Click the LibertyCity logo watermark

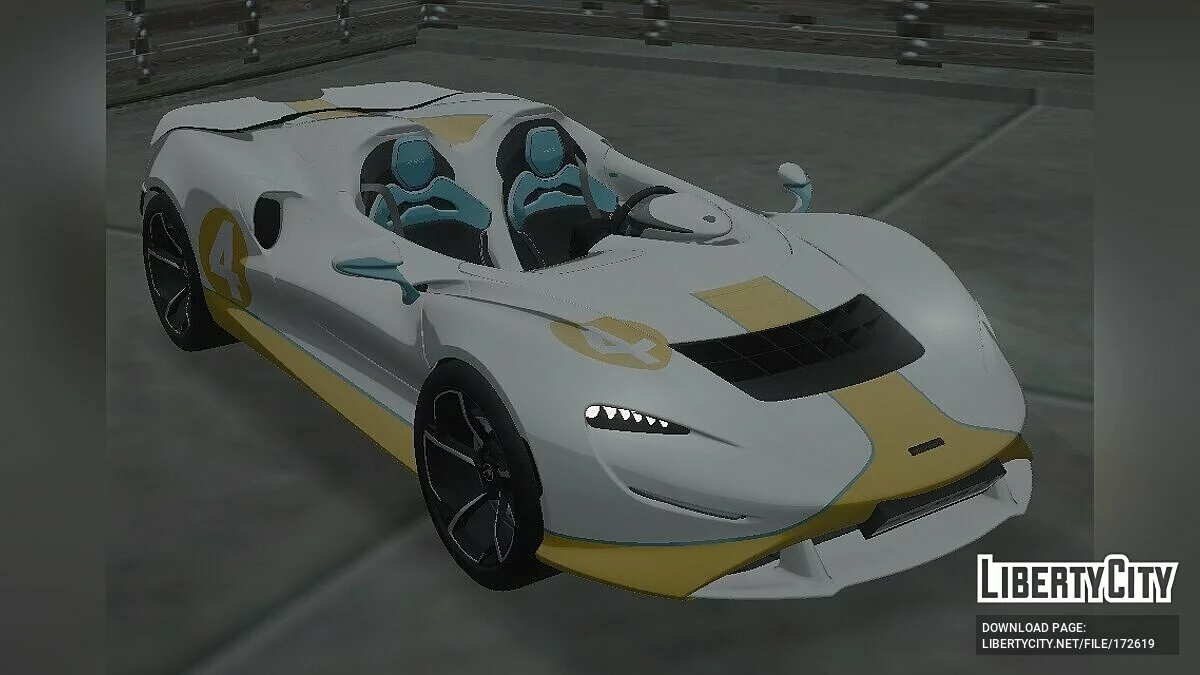tap(1075, 580)
